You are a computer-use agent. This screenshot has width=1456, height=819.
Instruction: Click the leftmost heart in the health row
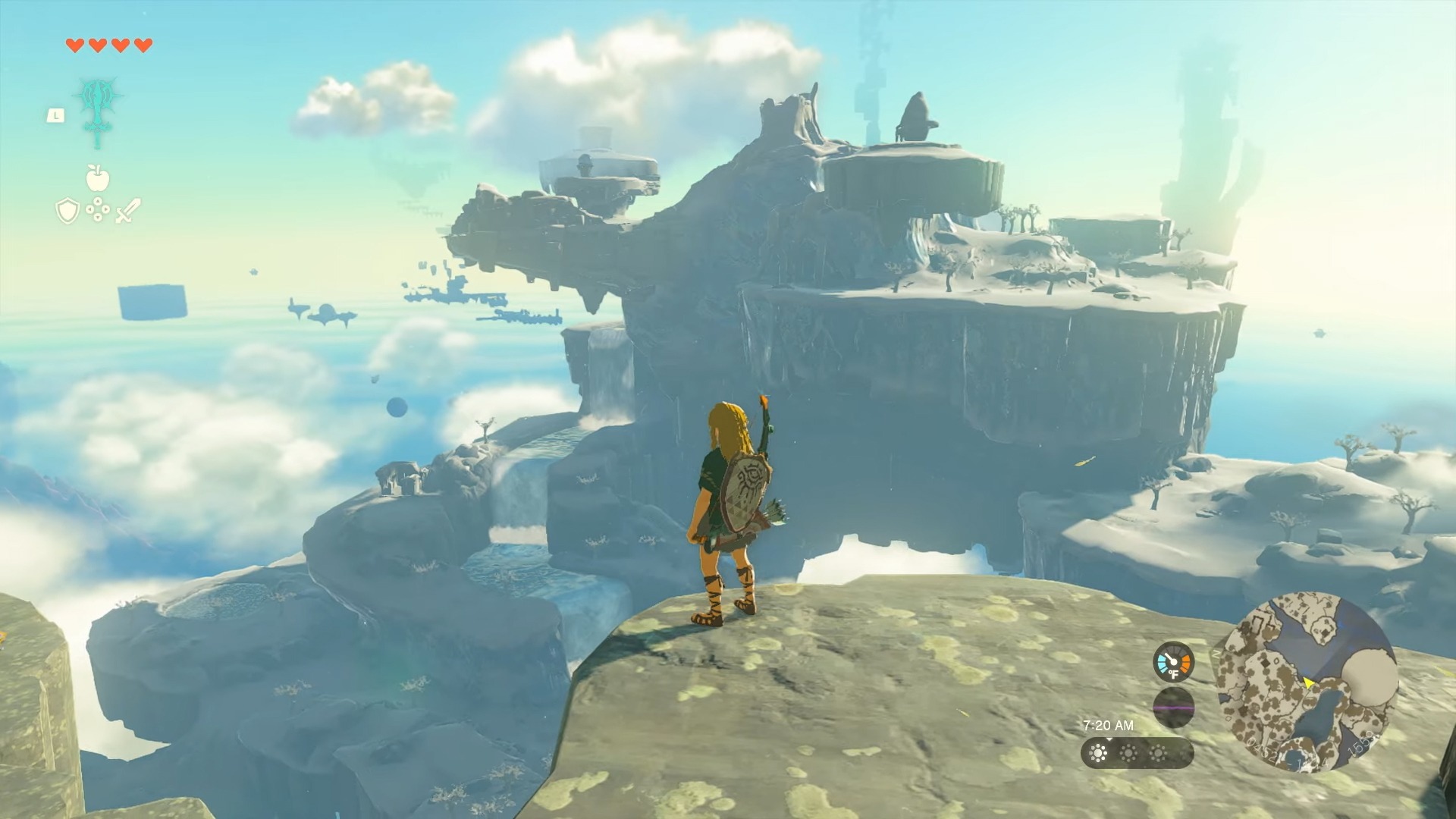point(75,45)
